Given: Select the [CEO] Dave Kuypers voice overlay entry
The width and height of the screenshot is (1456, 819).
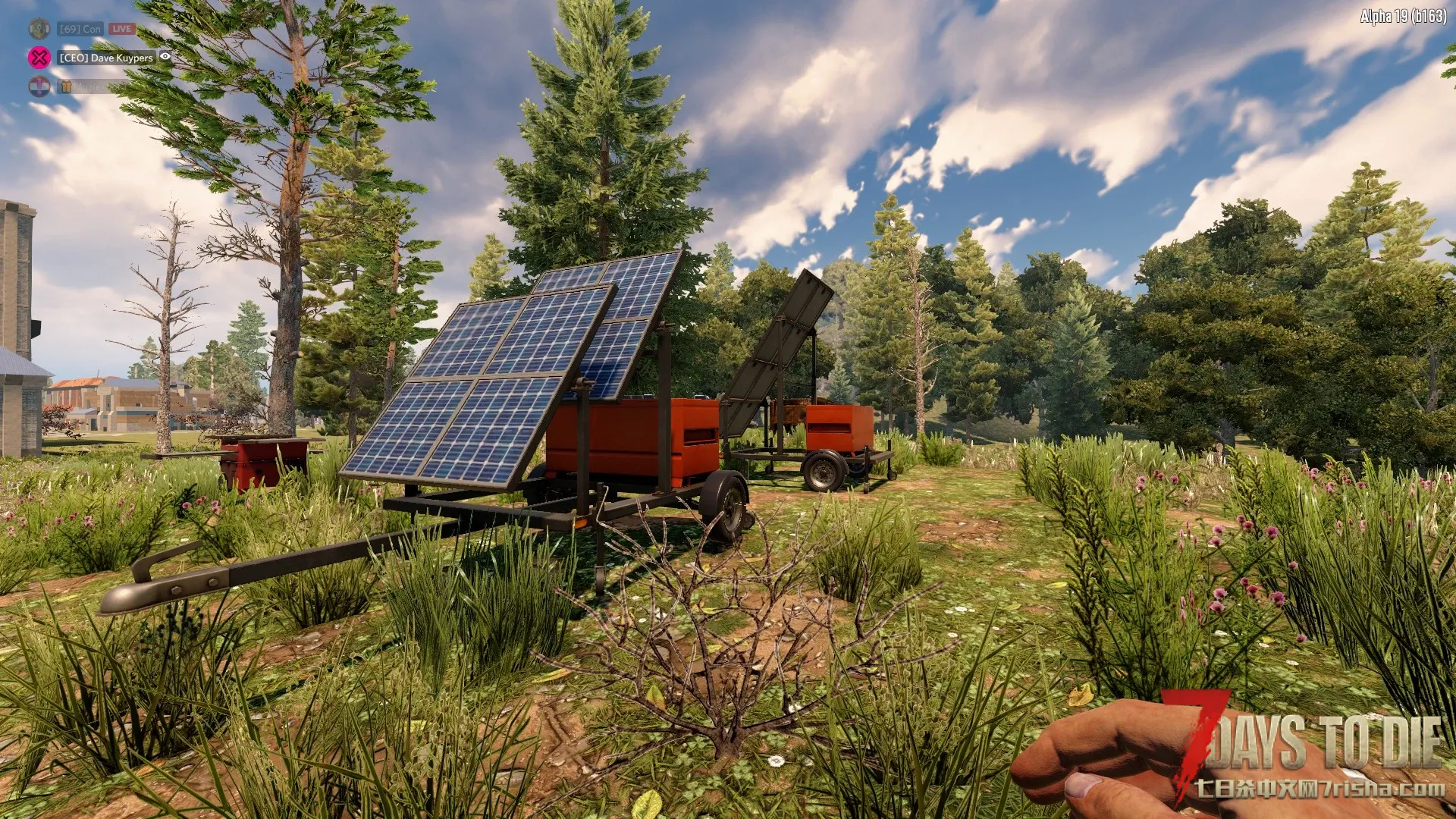Looking at the screenshot, I should click(106, 58).
